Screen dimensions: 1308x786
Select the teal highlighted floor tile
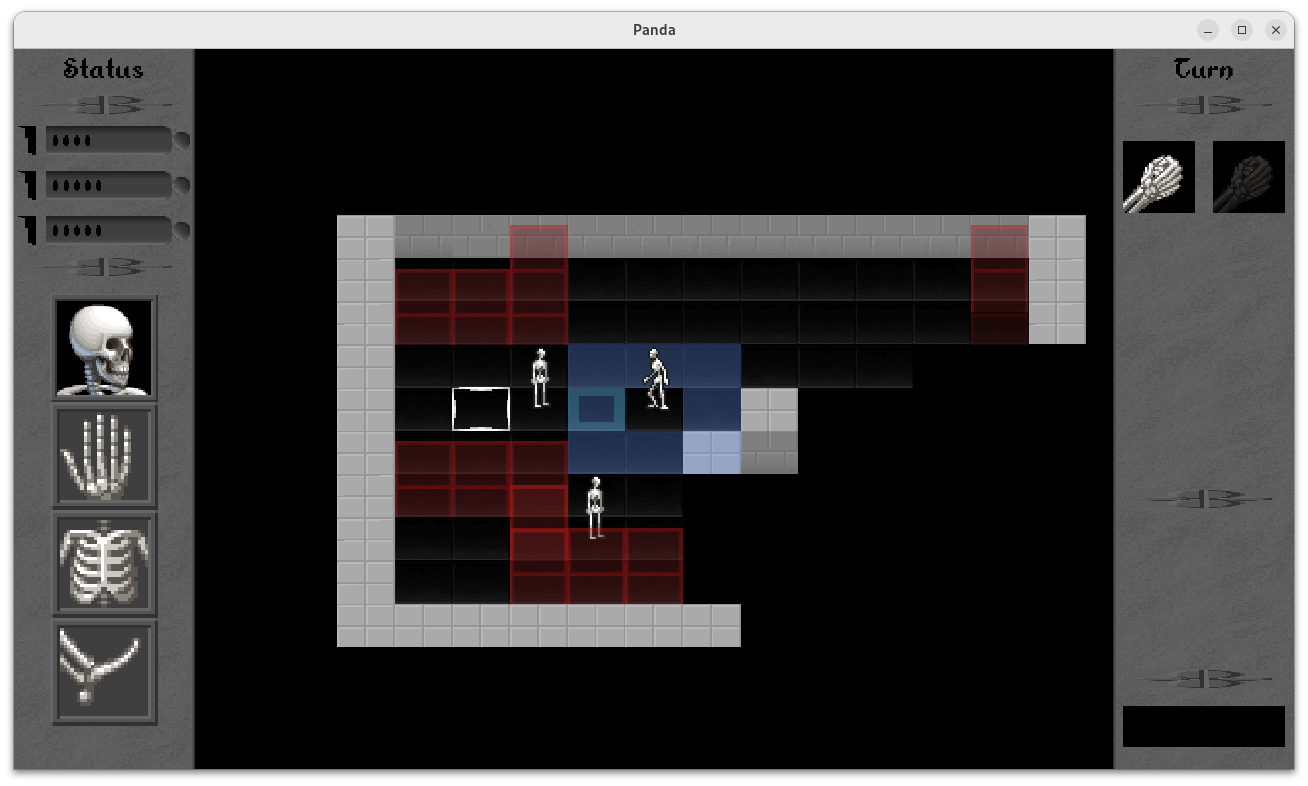coord(597,409)
